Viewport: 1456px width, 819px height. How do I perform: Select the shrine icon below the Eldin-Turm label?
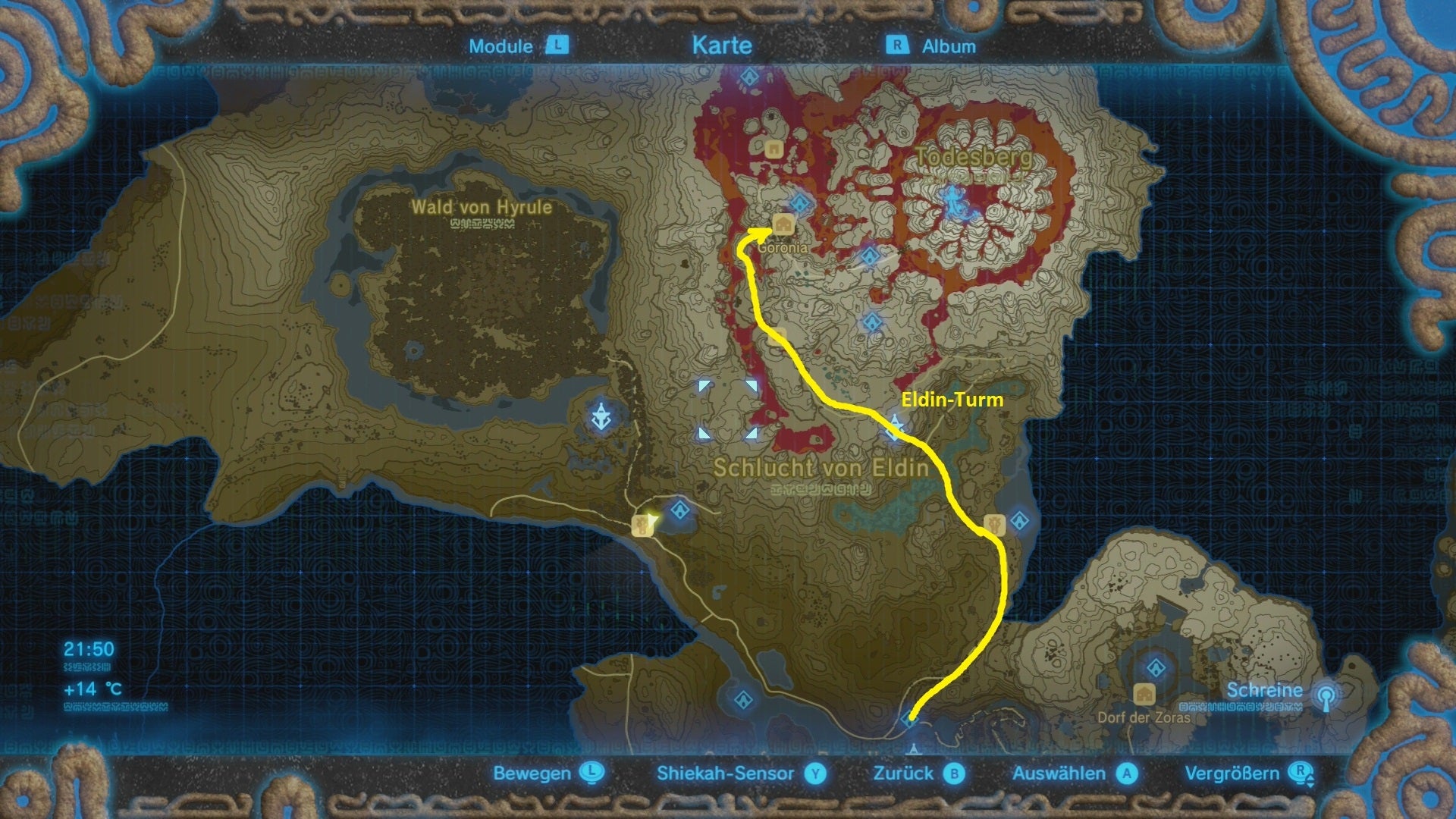[1019, 520]
